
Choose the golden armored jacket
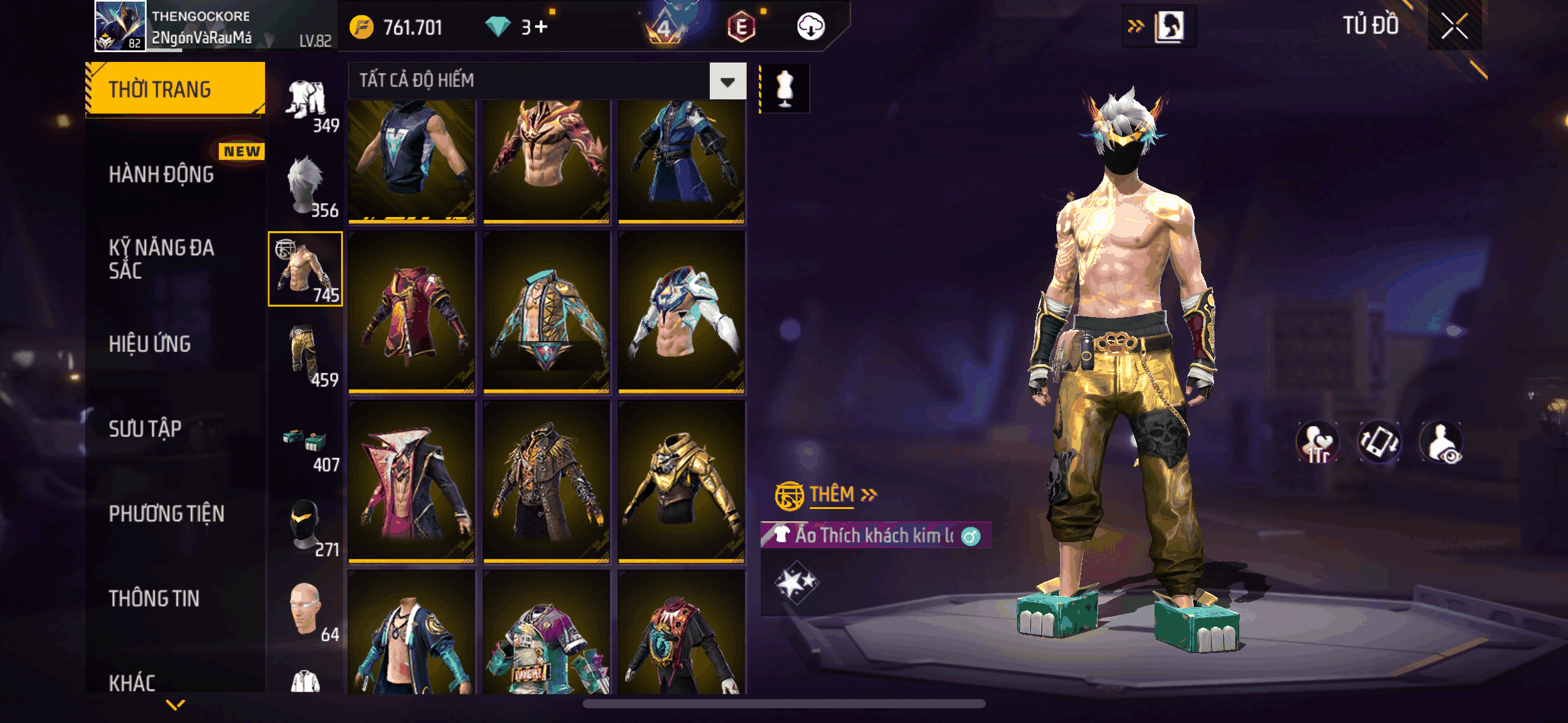(x=681, y=481)
